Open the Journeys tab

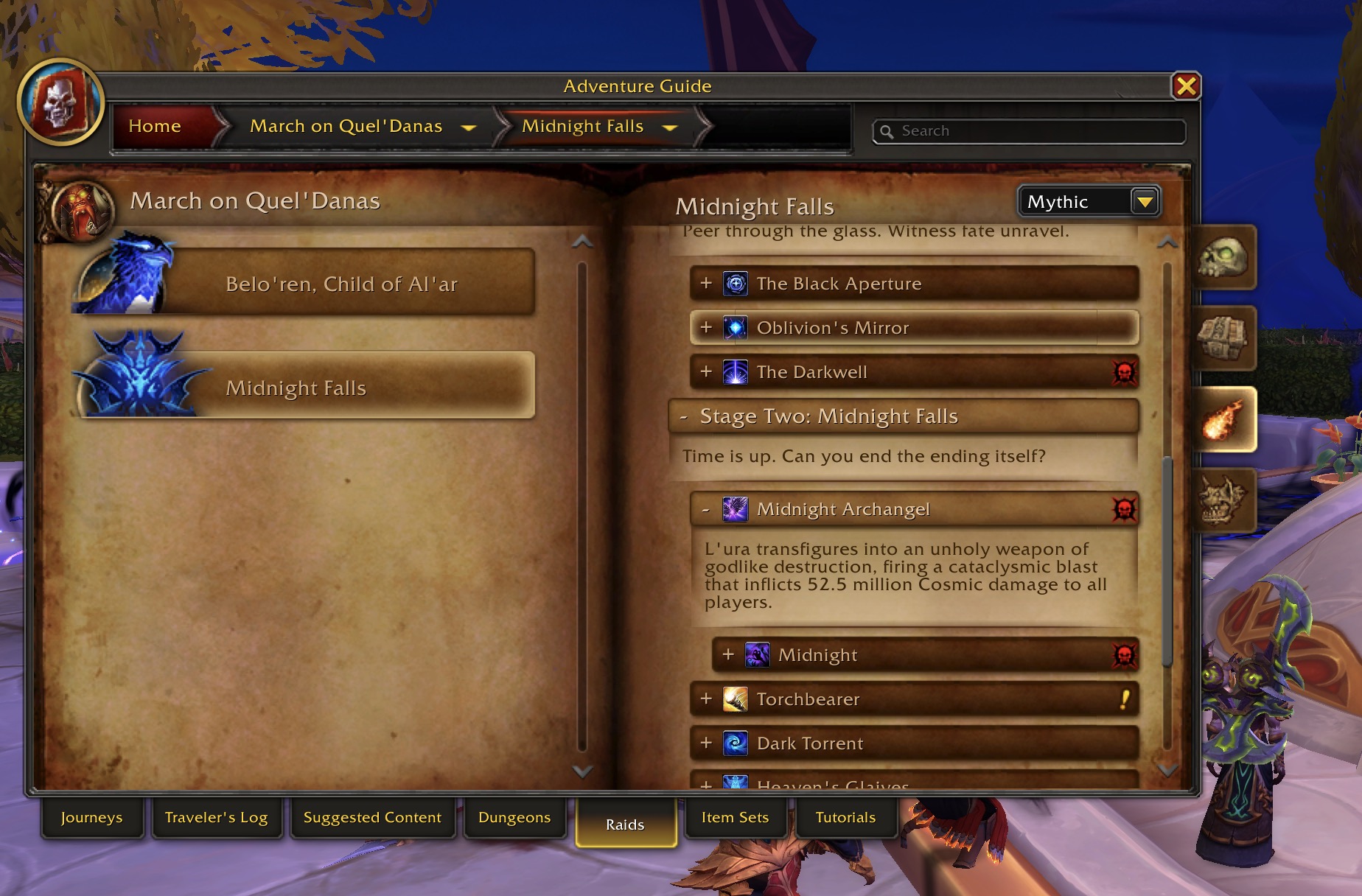91,817
